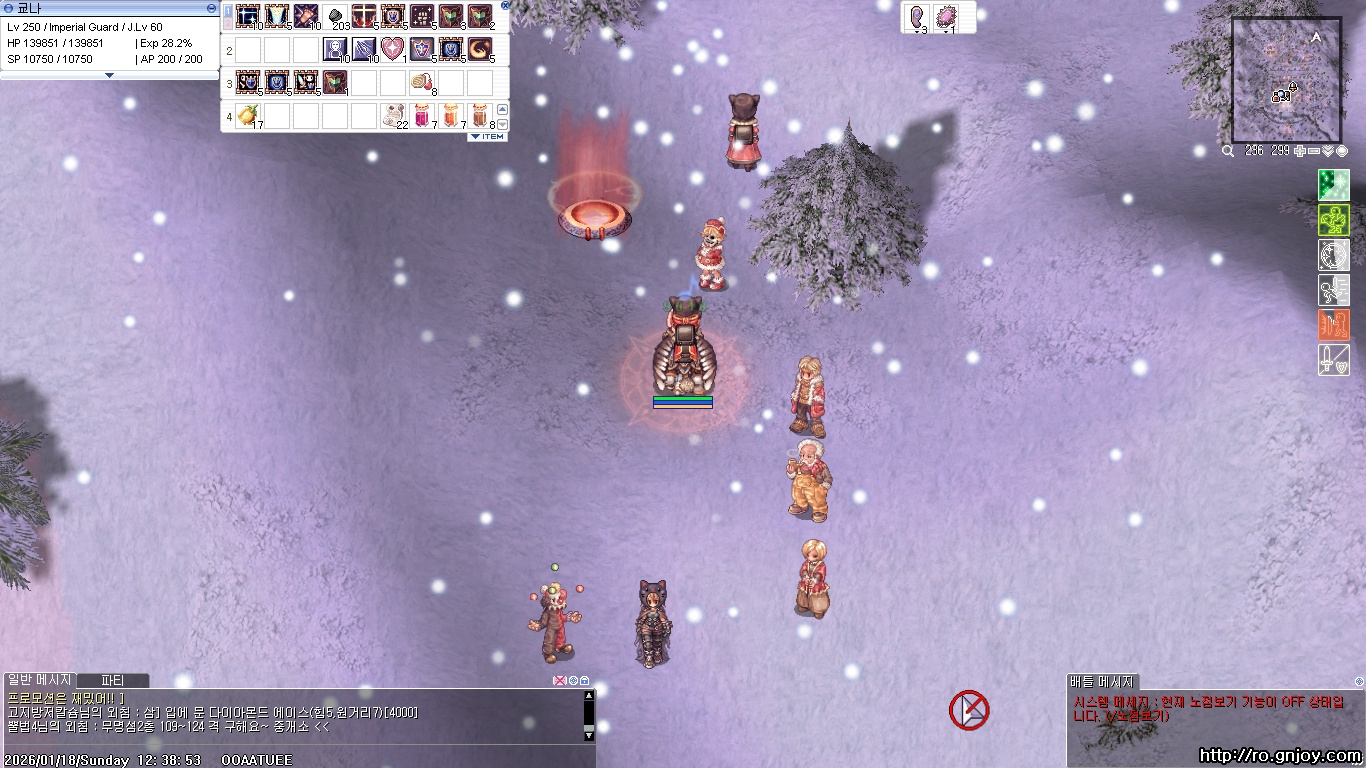Viewport: 1366px width, 768px height.
Task: Use the yellow fruit item slot
Action: pos(248,115)
